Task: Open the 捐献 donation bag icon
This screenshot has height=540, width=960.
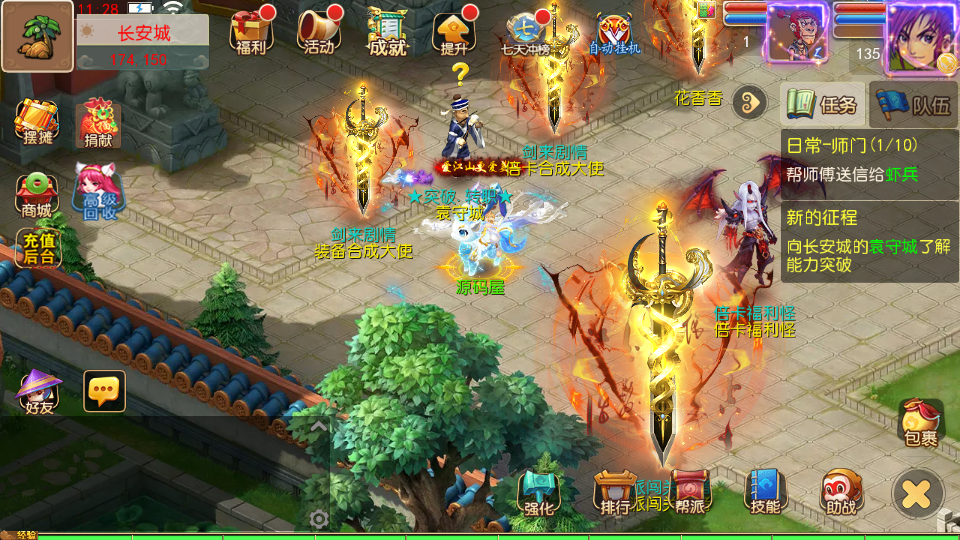Action: pyautogui.click(x=98, y=125)
